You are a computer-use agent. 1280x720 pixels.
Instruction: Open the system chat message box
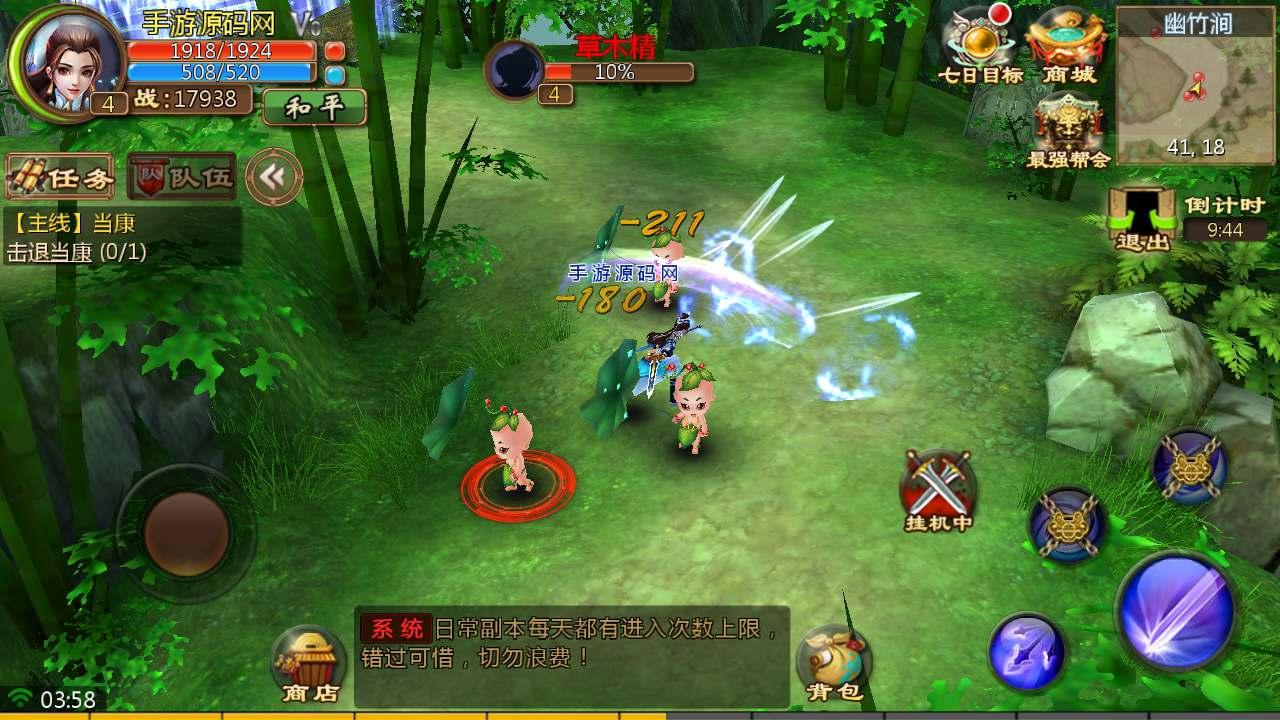[x=572, y=655]
